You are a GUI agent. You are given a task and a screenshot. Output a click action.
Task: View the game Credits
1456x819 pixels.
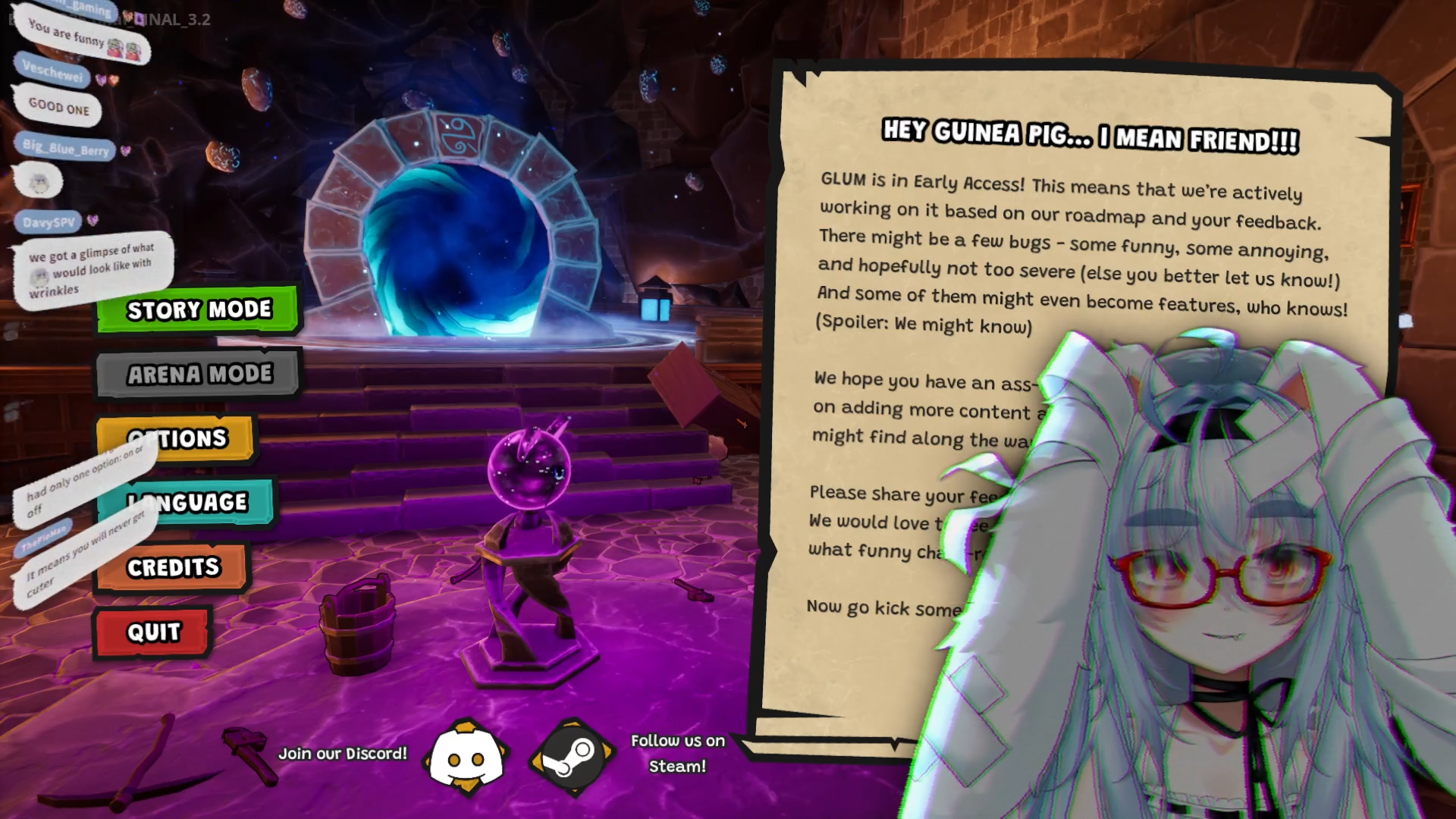pos(173,567)
